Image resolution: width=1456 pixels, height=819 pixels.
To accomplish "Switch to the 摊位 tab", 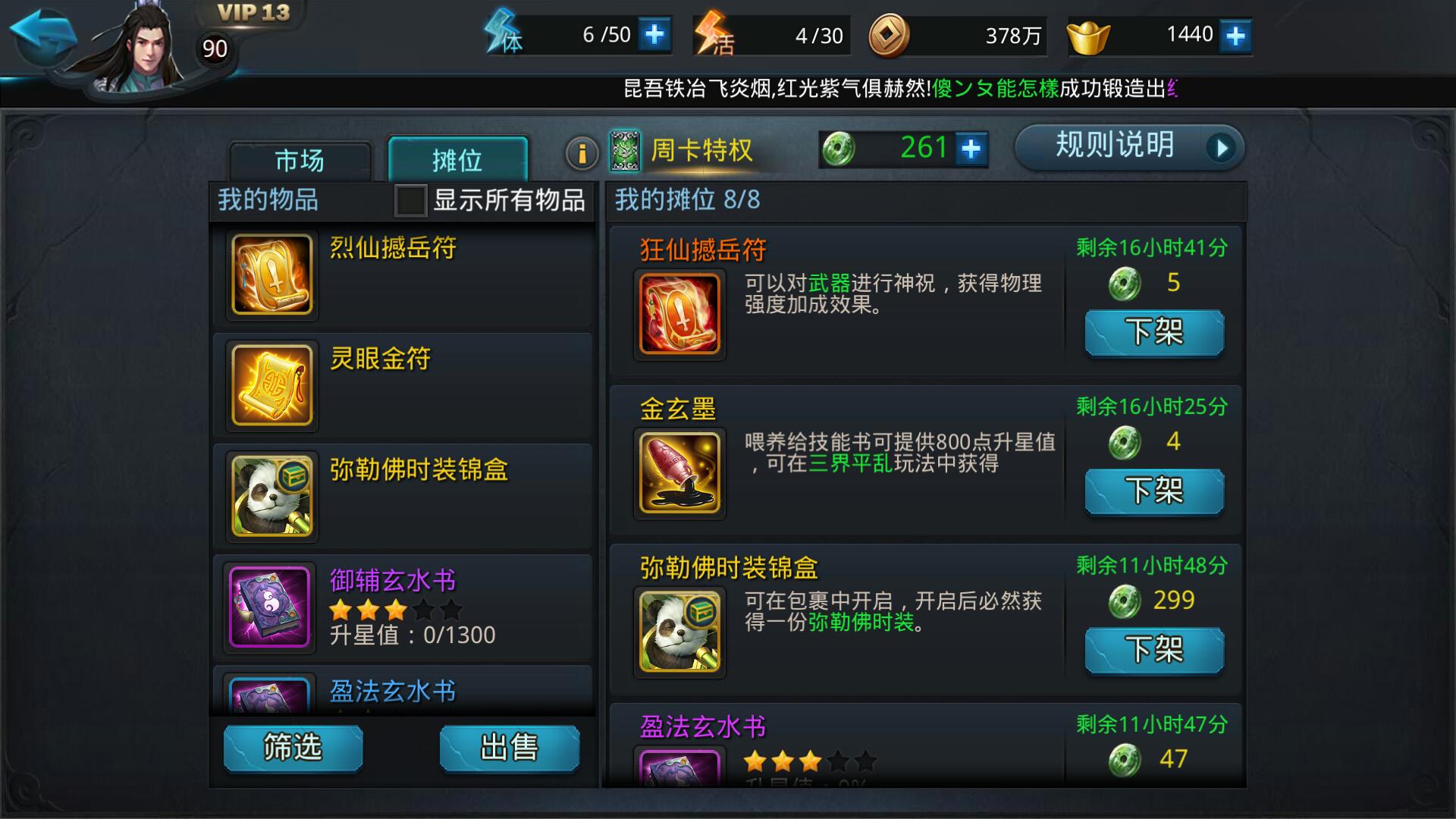I will coord(457,157).
